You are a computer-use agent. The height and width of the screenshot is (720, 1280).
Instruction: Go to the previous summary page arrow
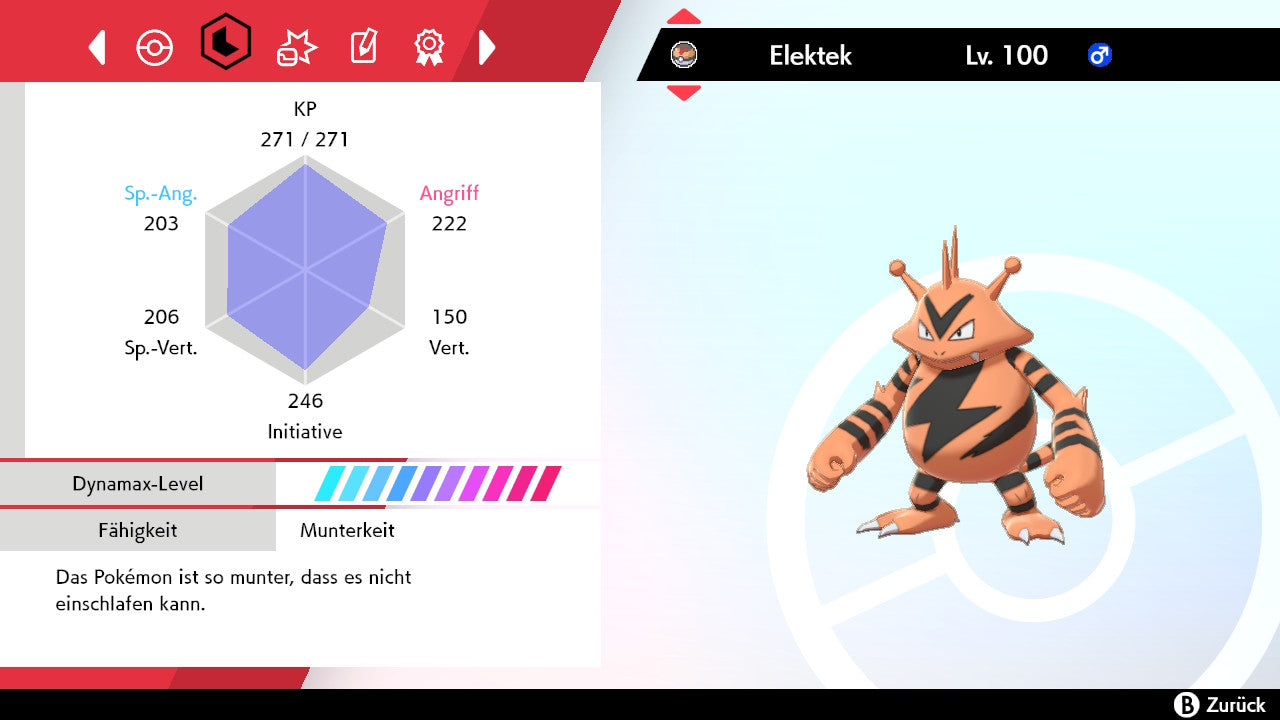coord(97,47)
